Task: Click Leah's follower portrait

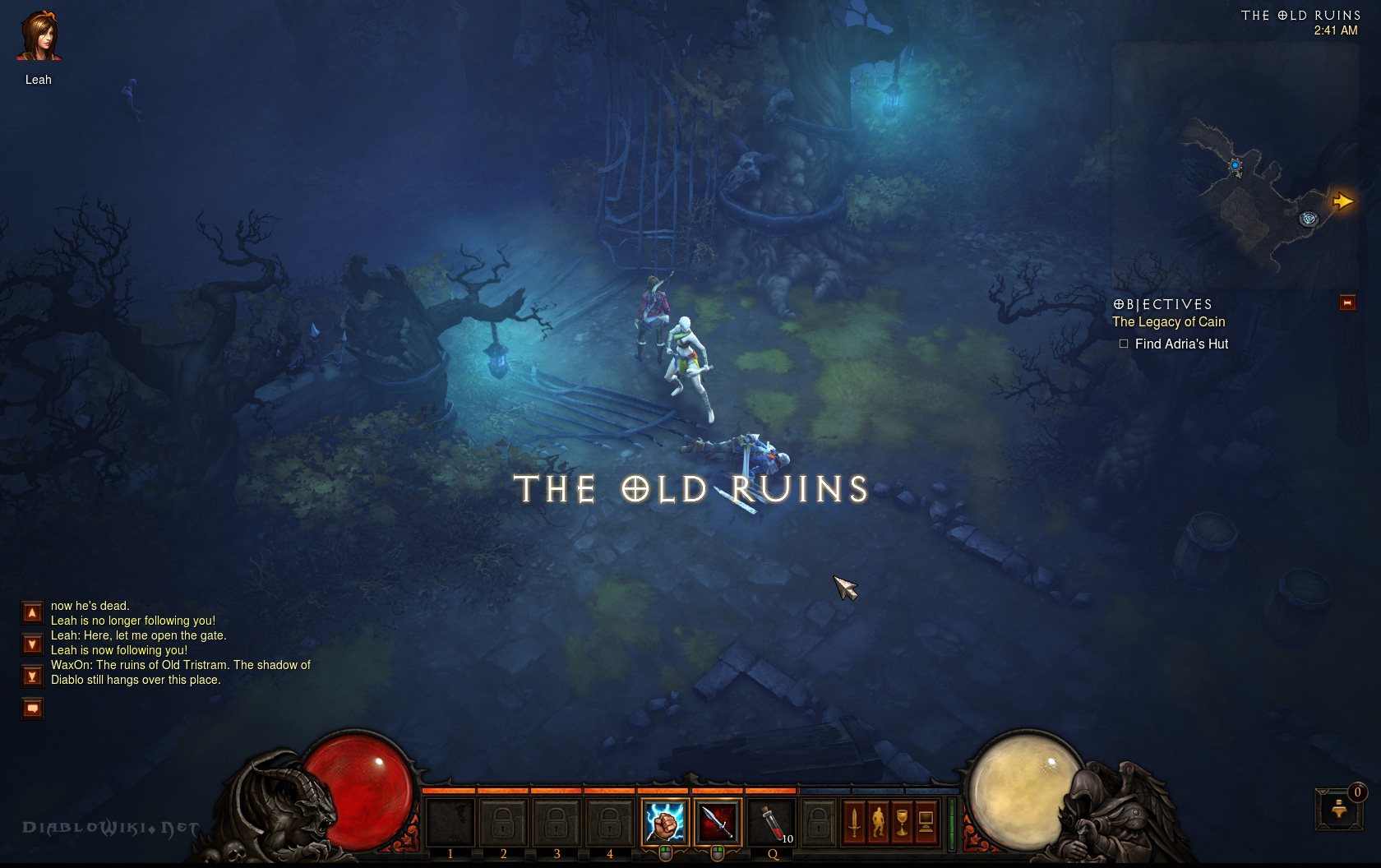Action: tap(39, 37)
